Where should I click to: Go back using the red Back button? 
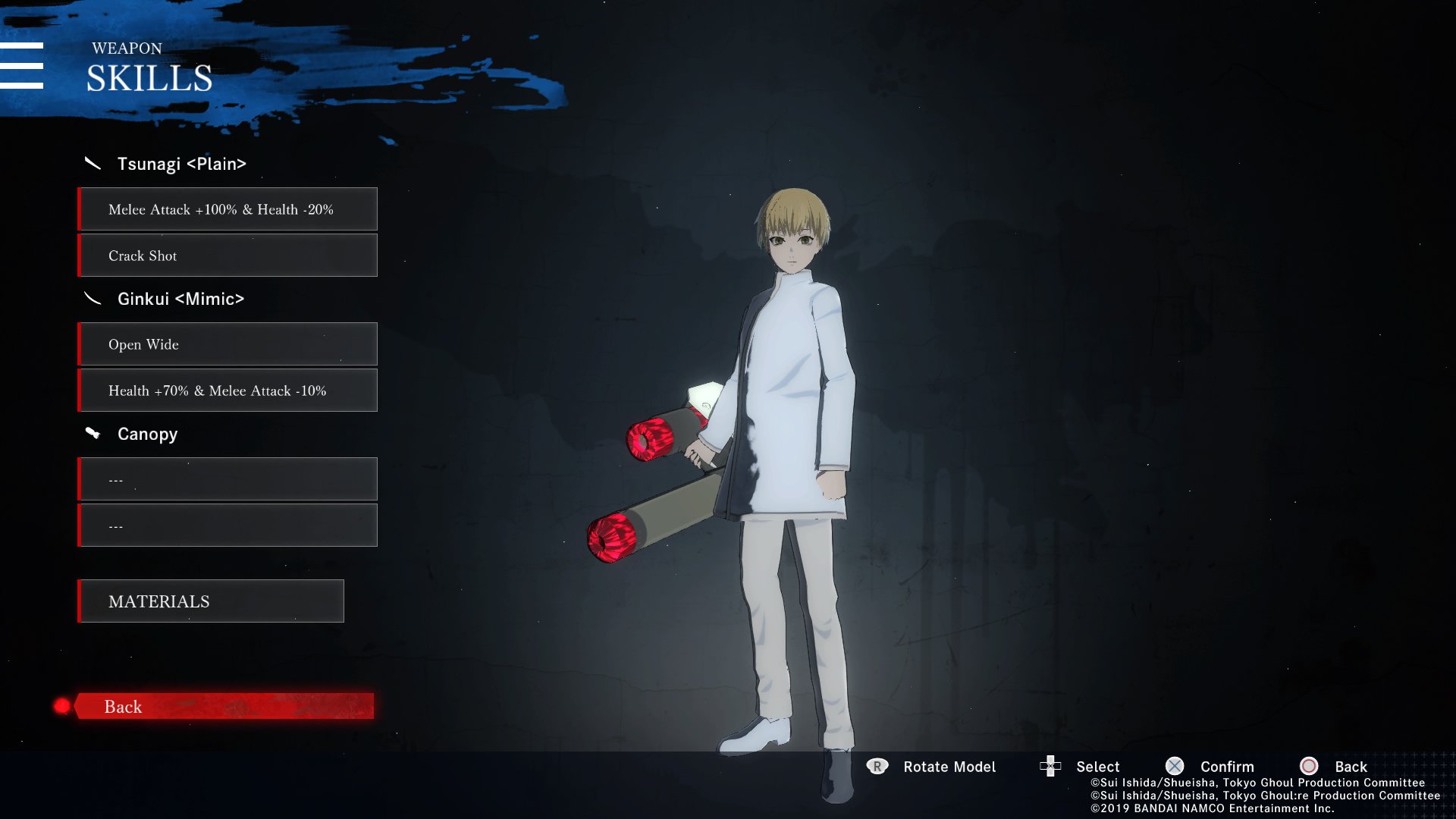[x=224, y=706]
